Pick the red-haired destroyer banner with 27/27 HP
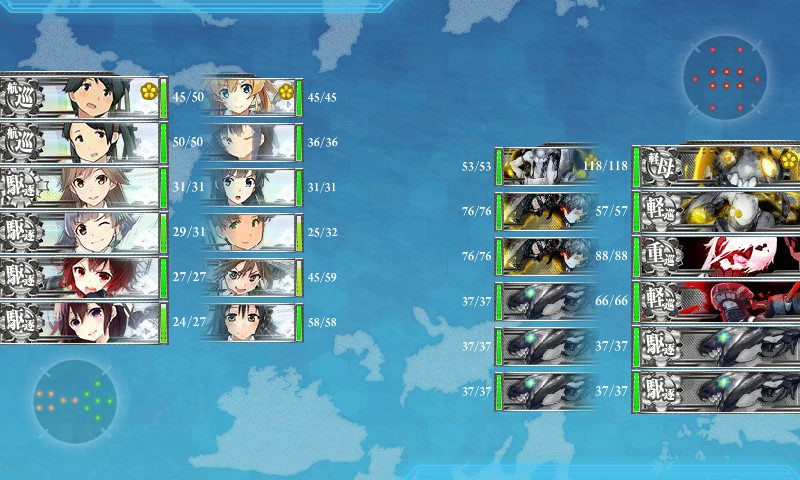The image size is (800, 480). pos(82,278)
